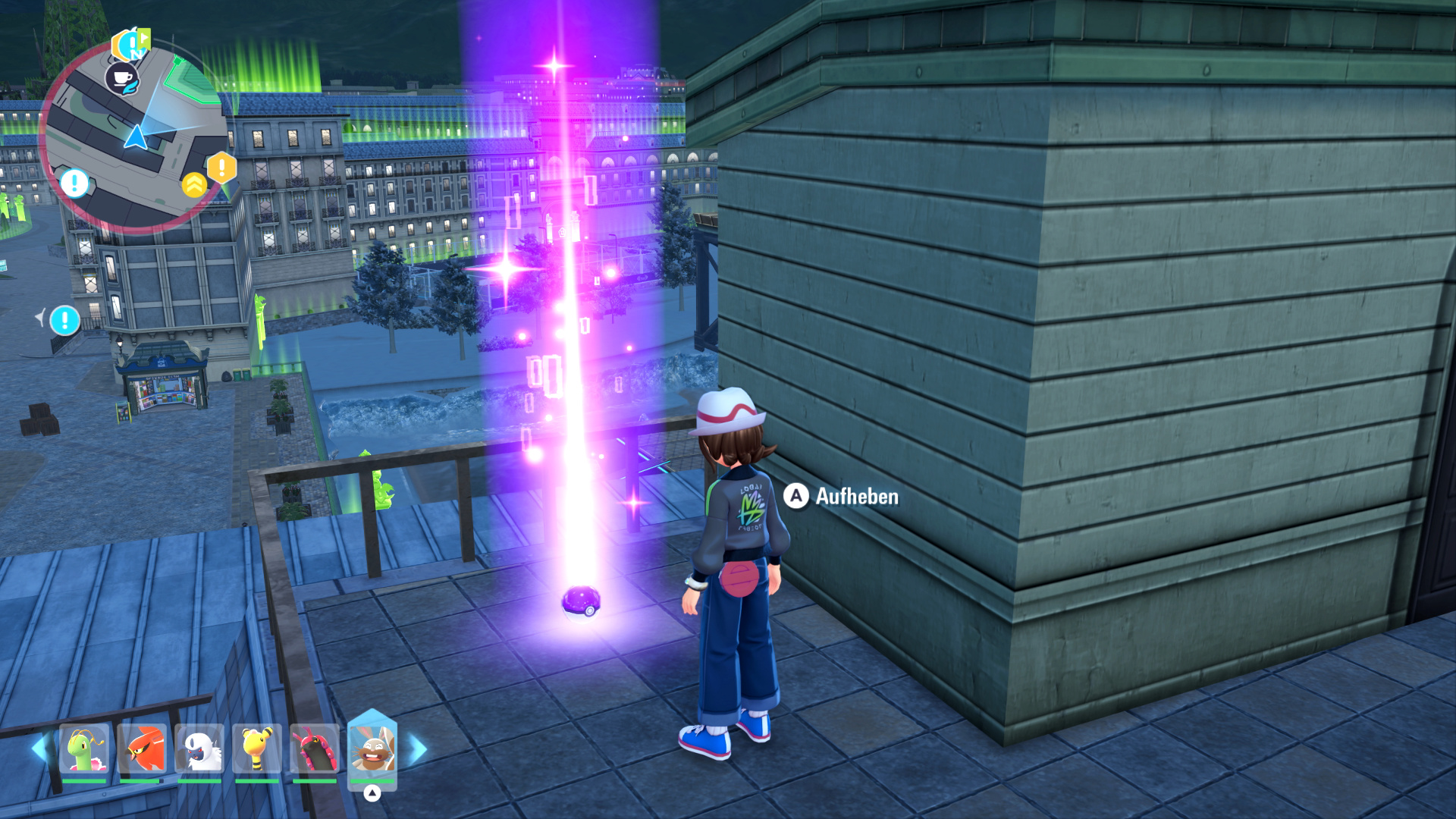Select the Scolipede party slot
1456x819 pixels.
[315, 749]
